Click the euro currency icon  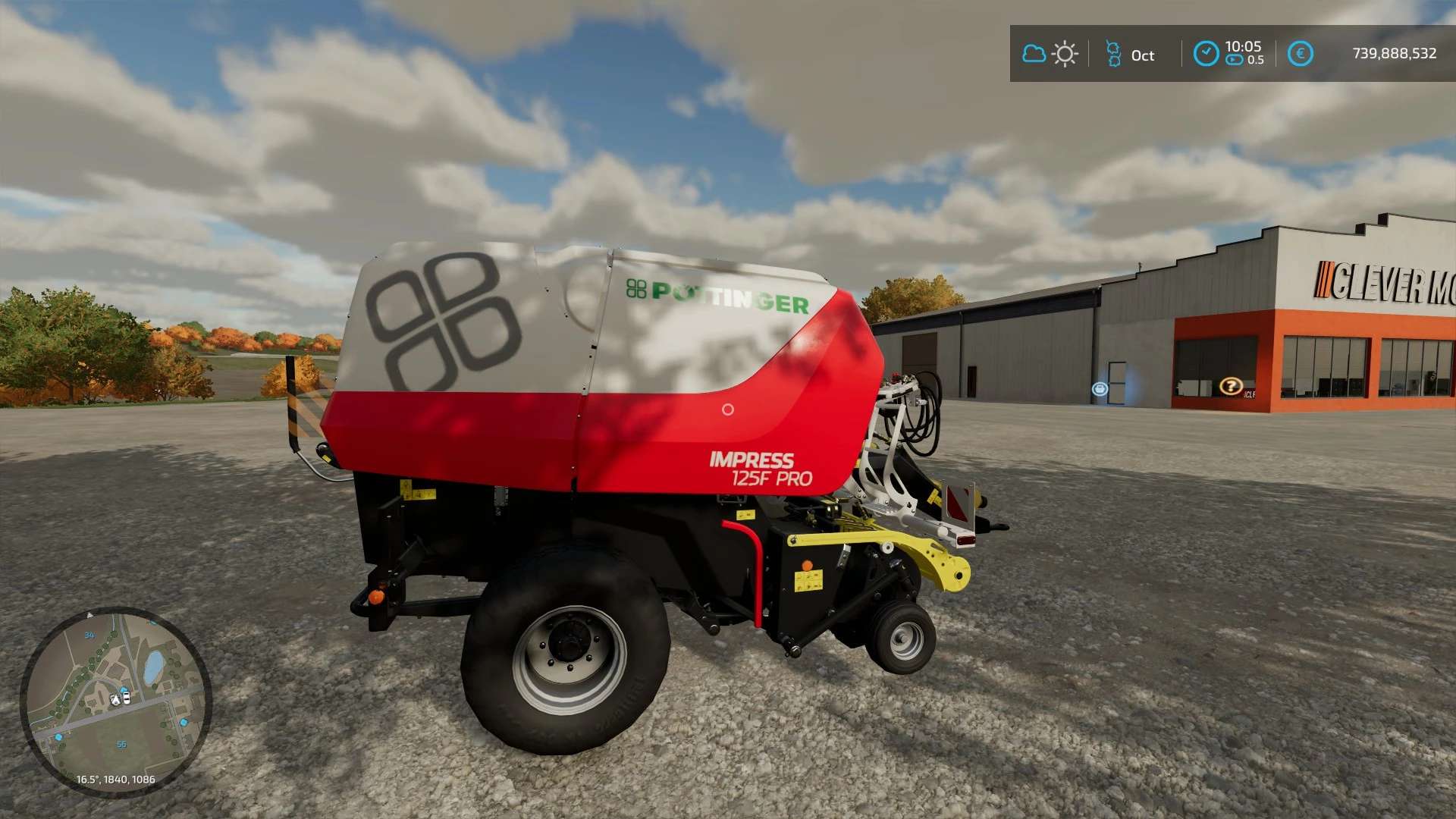coord(1300,54)
